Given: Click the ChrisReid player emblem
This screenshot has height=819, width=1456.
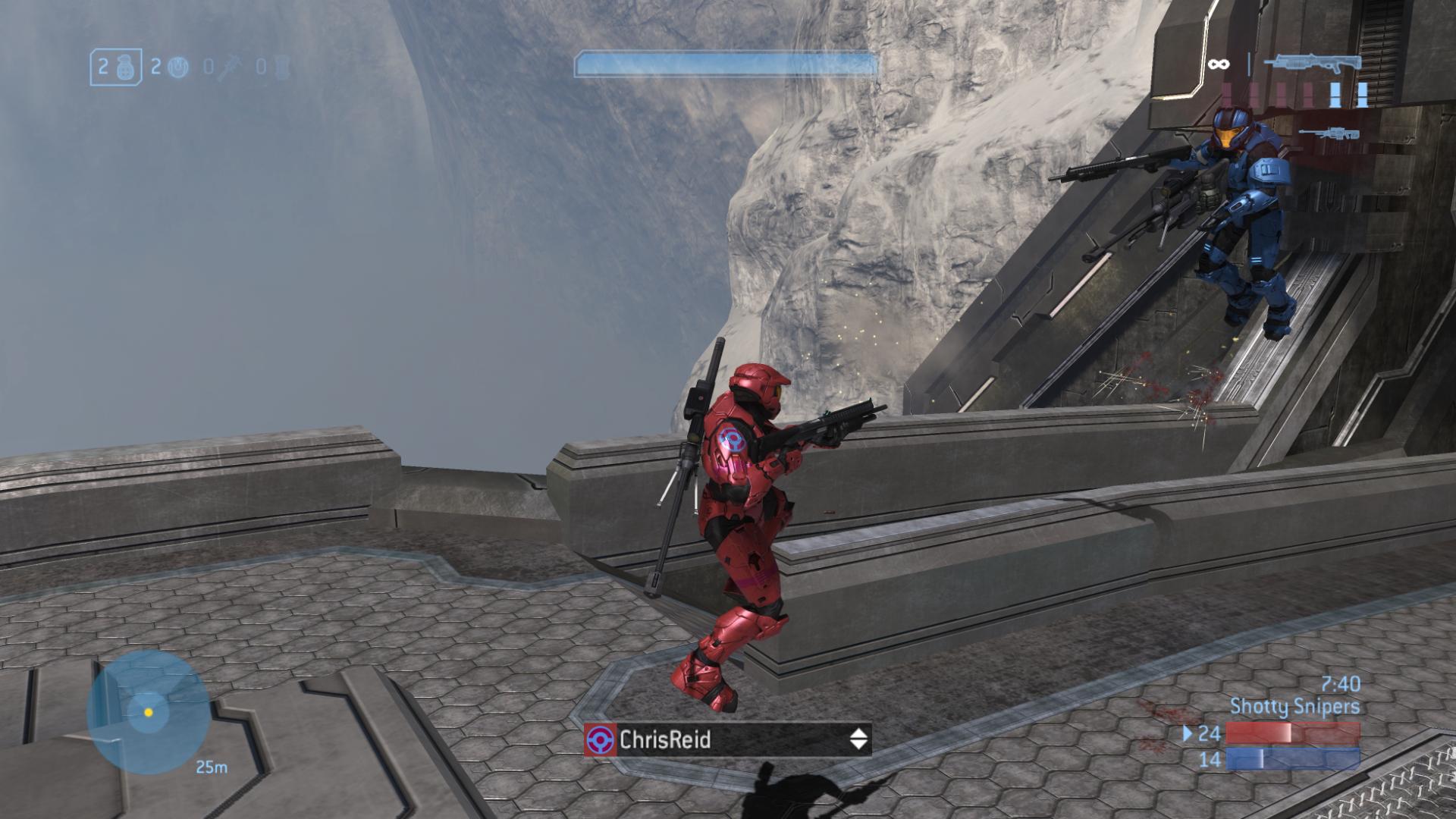Looking at the screenshot, I should point(601,739).
